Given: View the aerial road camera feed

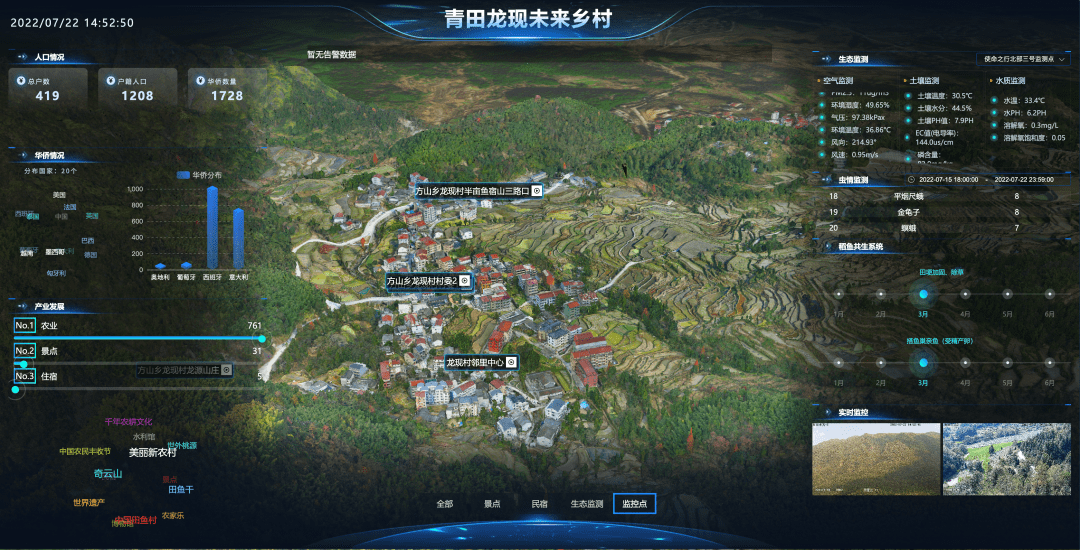Looking at the screenshot, I should (1007, 459).
